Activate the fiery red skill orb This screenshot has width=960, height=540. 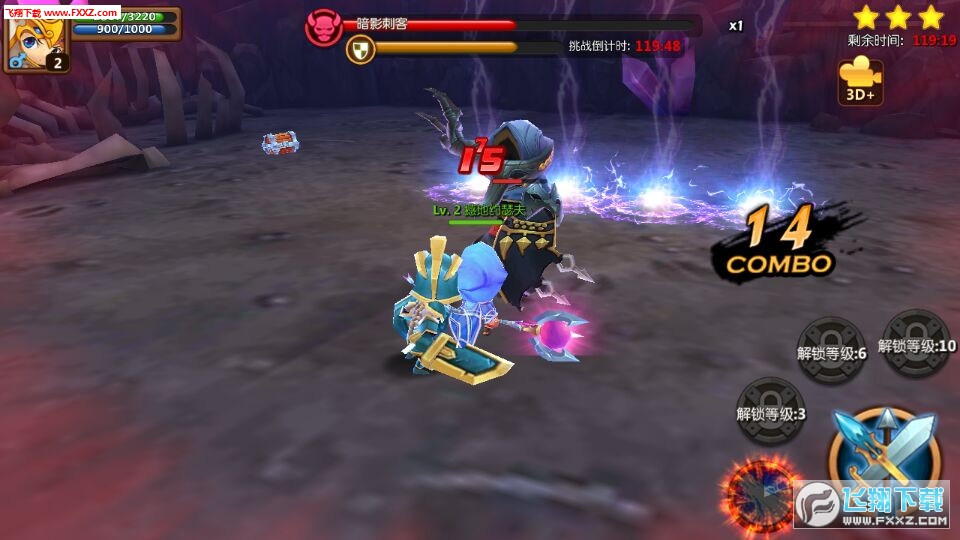coord(761,492)
